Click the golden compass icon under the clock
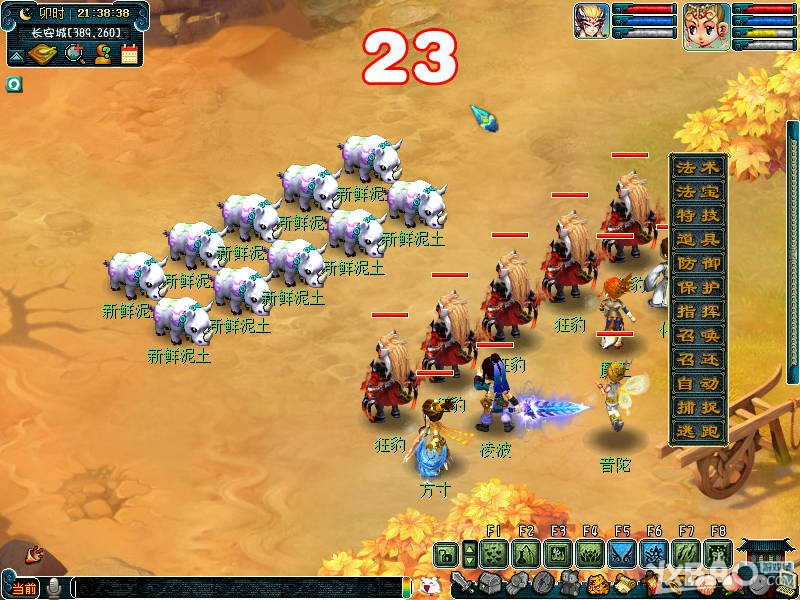The image size is (800, 600). click(x=41, y=54)
